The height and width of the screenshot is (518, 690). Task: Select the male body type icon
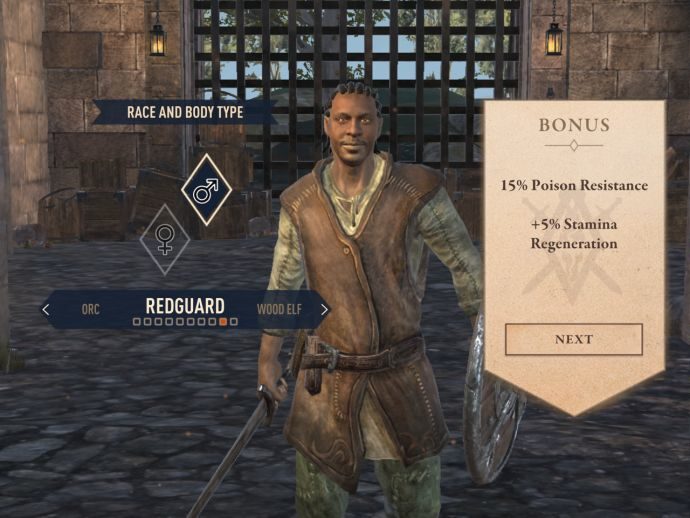206,190
